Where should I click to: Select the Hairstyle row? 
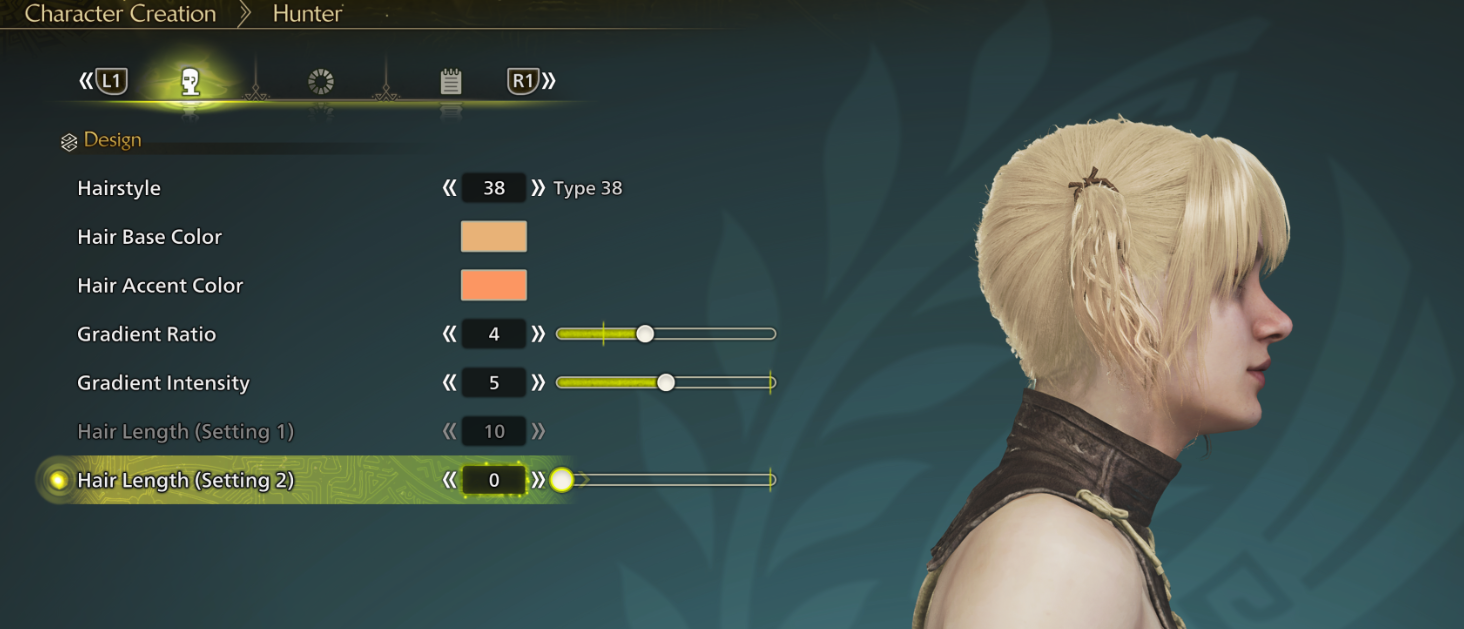coord(119,188)
